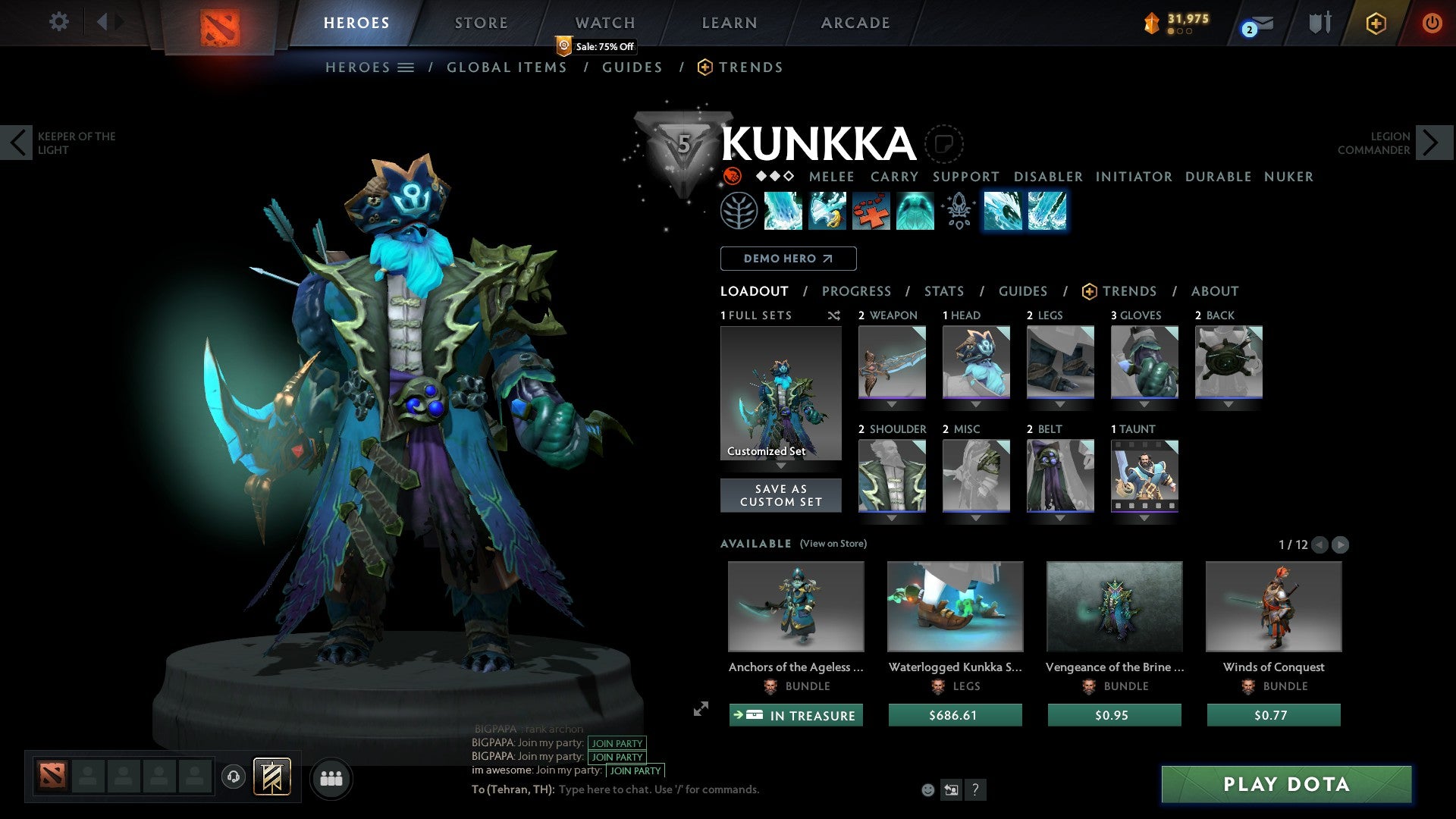Open the heroes list hamburger menu

pos(405,67)
